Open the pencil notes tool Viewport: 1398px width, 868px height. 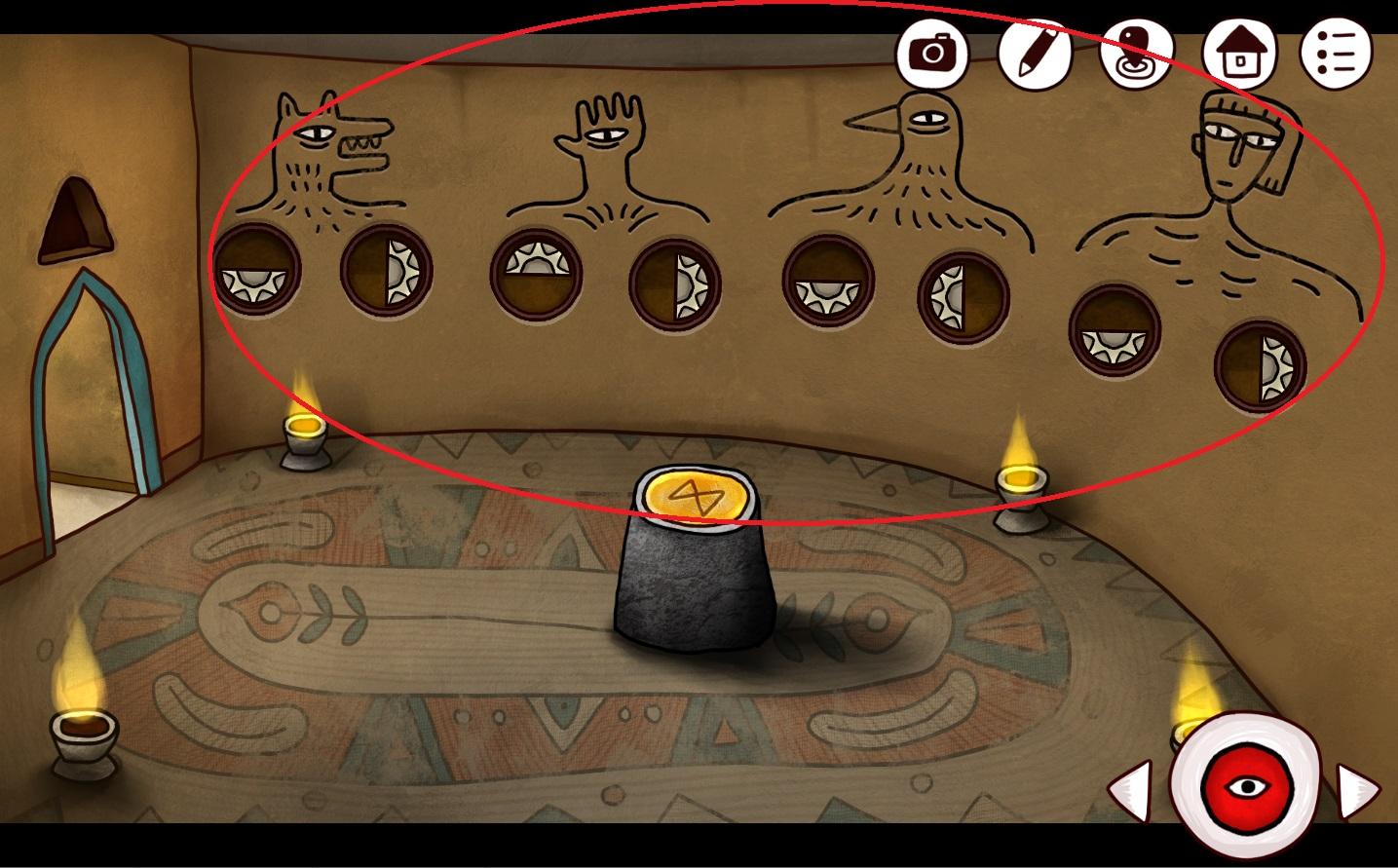1034,51
